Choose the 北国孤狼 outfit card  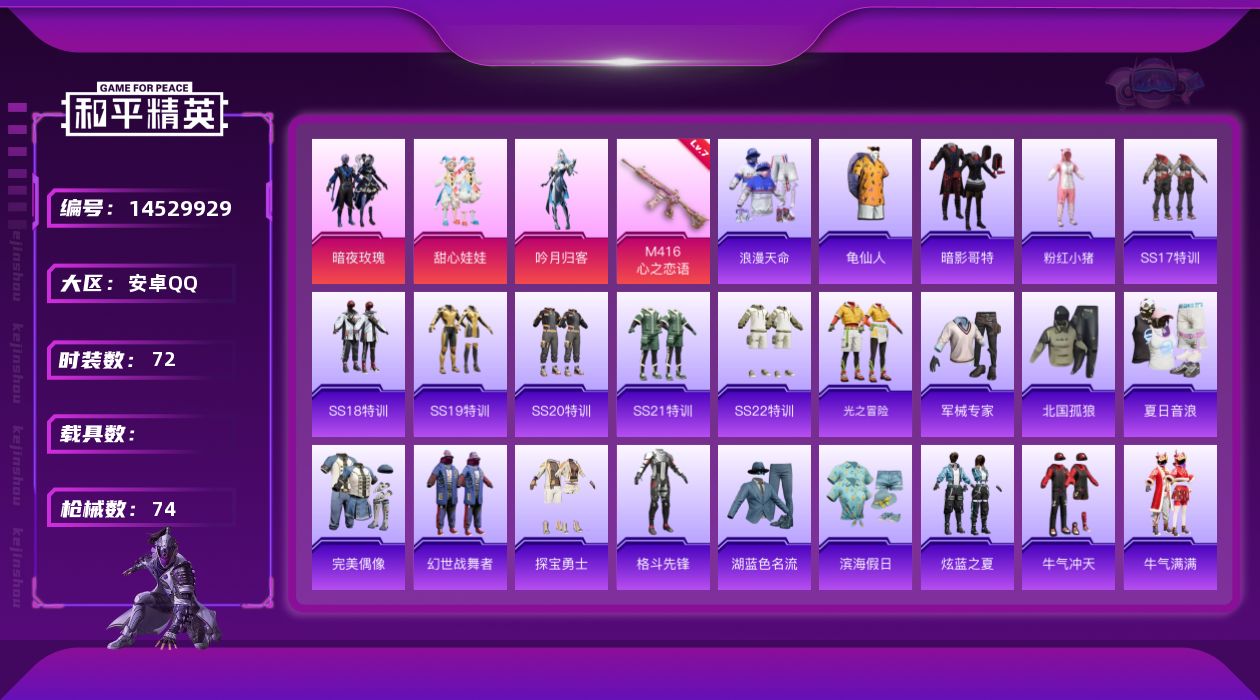(1068, 363)
